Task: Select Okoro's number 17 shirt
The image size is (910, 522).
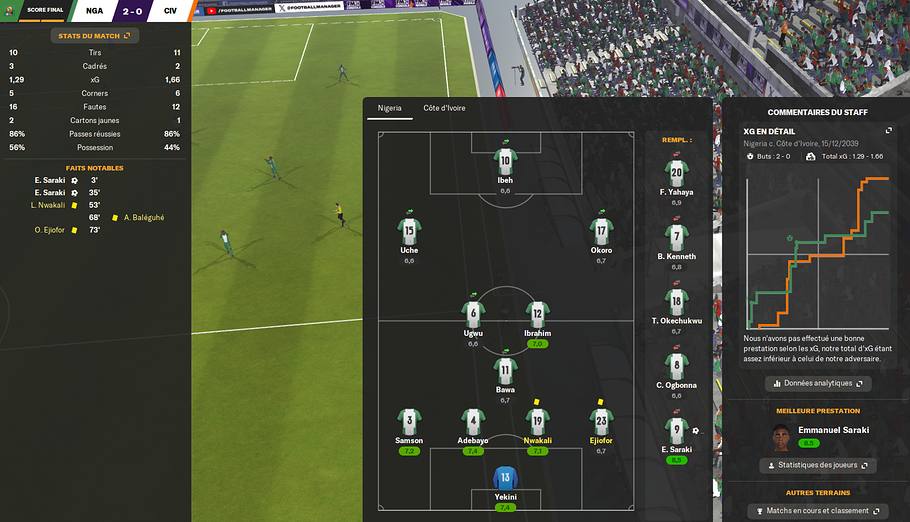Action: pyautogui.click(x=601, y=230)
